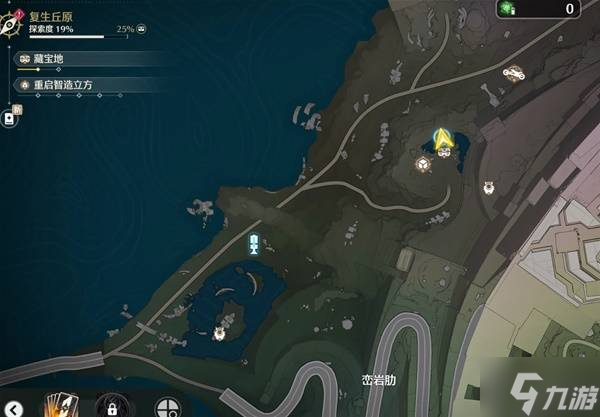Open the card icon marked 新

pos(10,117)
